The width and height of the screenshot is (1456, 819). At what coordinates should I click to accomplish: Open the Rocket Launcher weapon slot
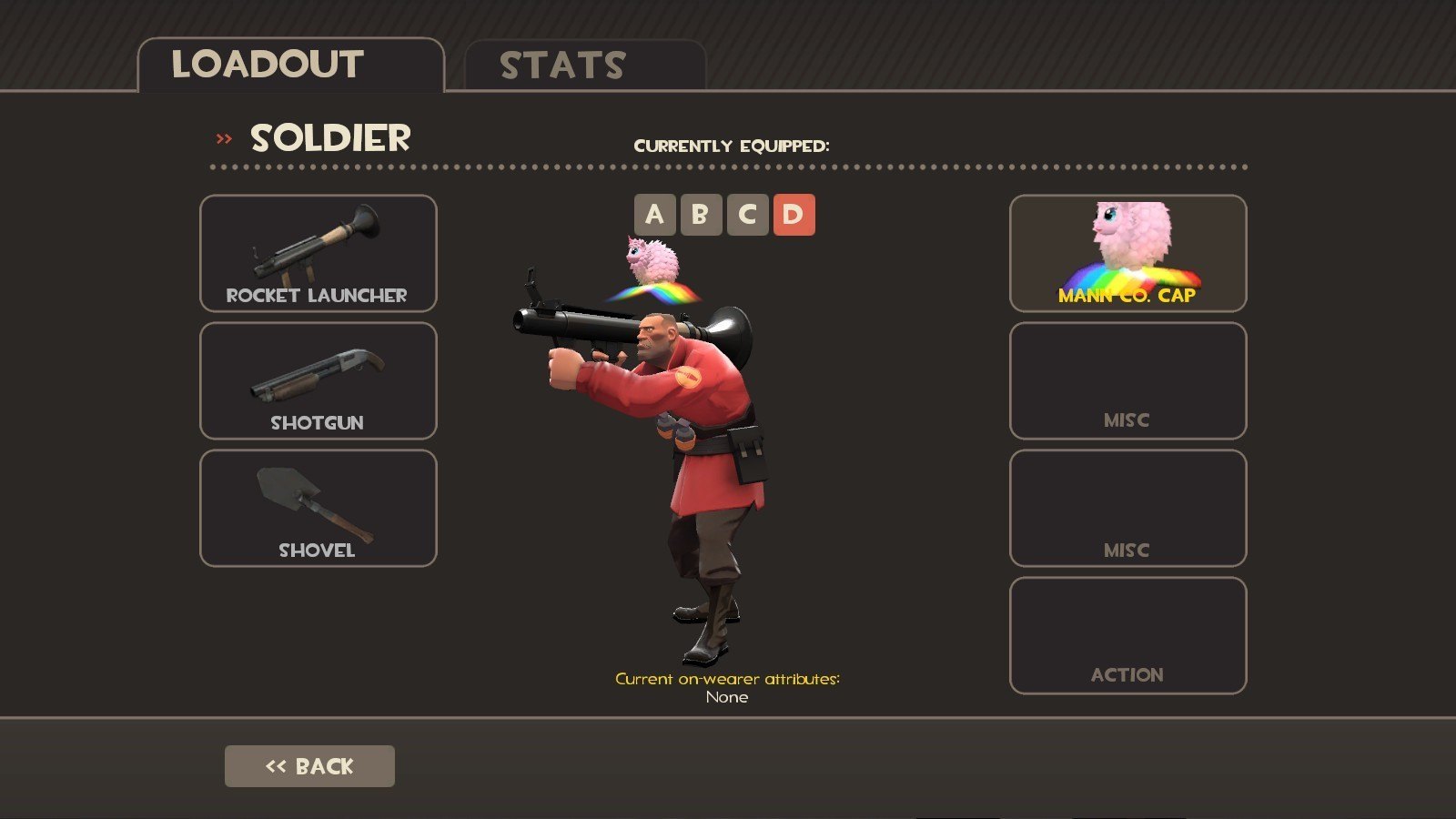(318, 253)
